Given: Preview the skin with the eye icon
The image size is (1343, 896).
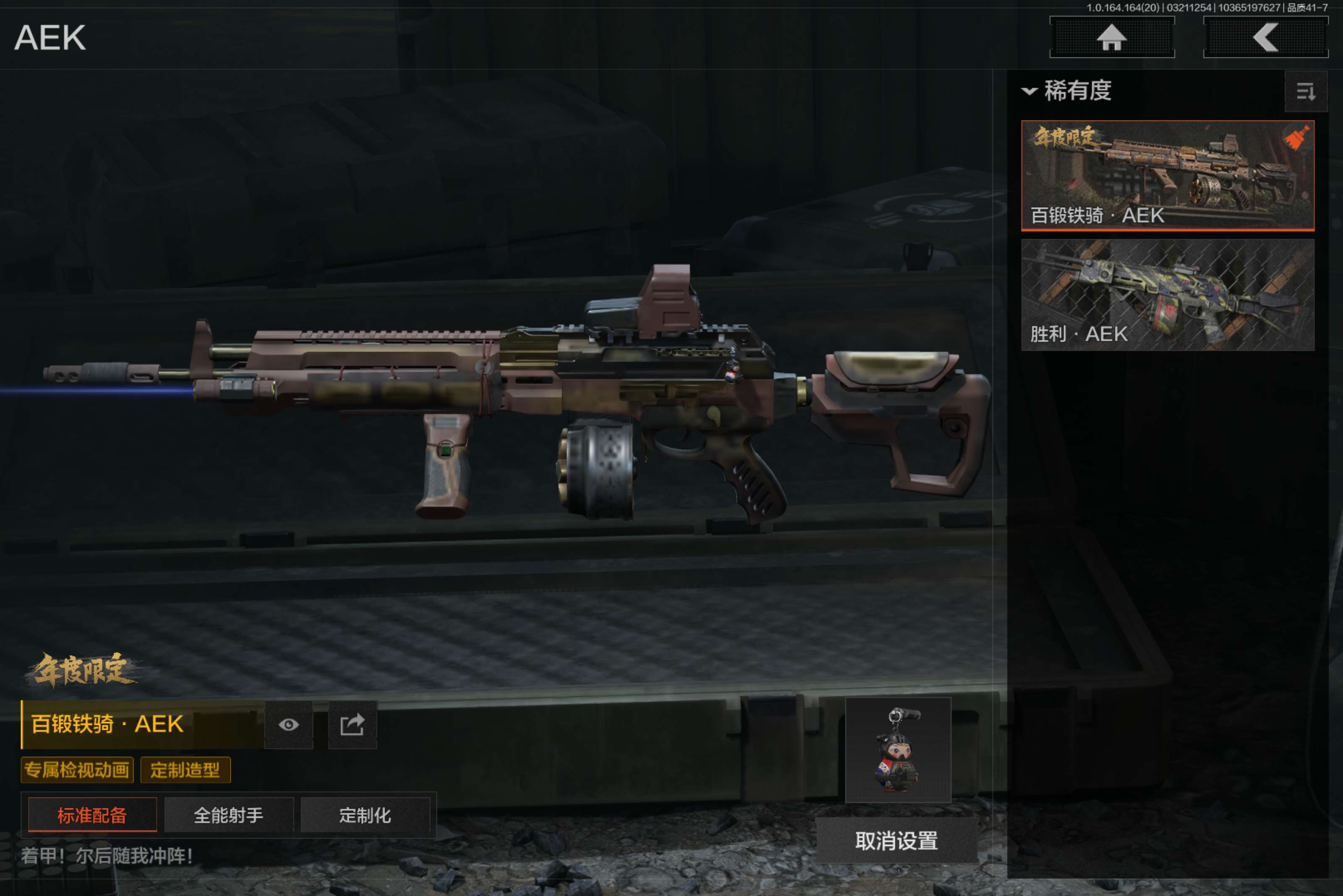Looking at the screenshot, I should 289,724.
